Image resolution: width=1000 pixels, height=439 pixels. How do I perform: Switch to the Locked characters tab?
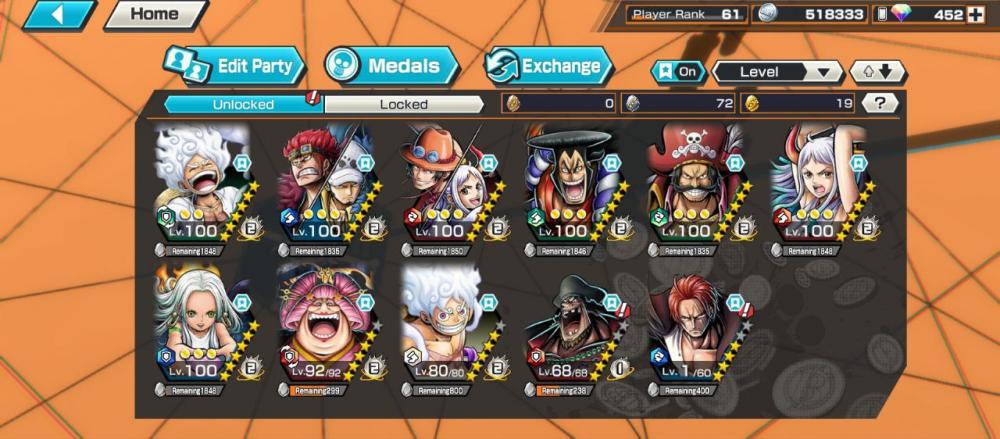(x=403, y=103)
